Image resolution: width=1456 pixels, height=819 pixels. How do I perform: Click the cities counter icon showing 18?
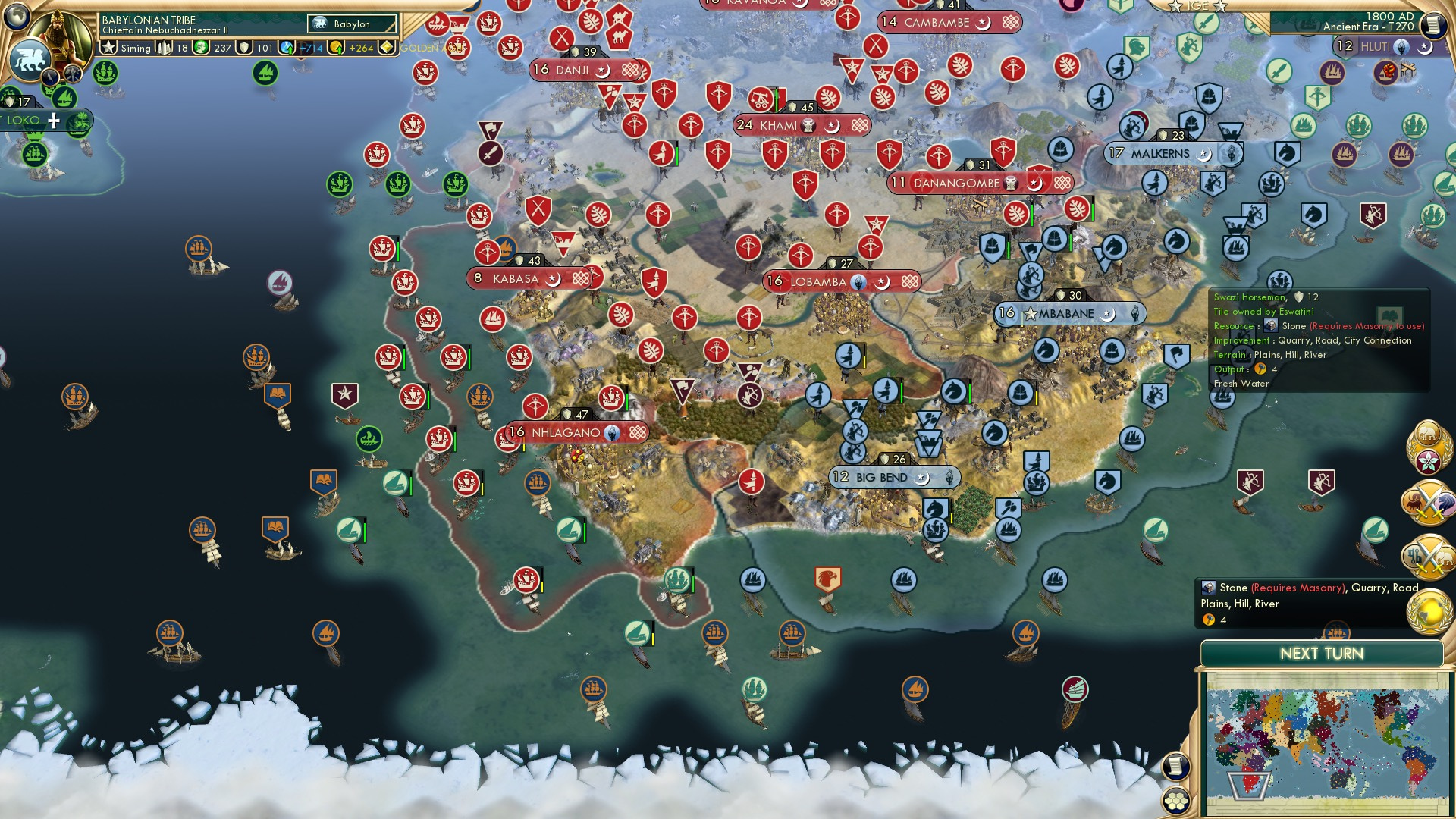click(x=164, y=48)
